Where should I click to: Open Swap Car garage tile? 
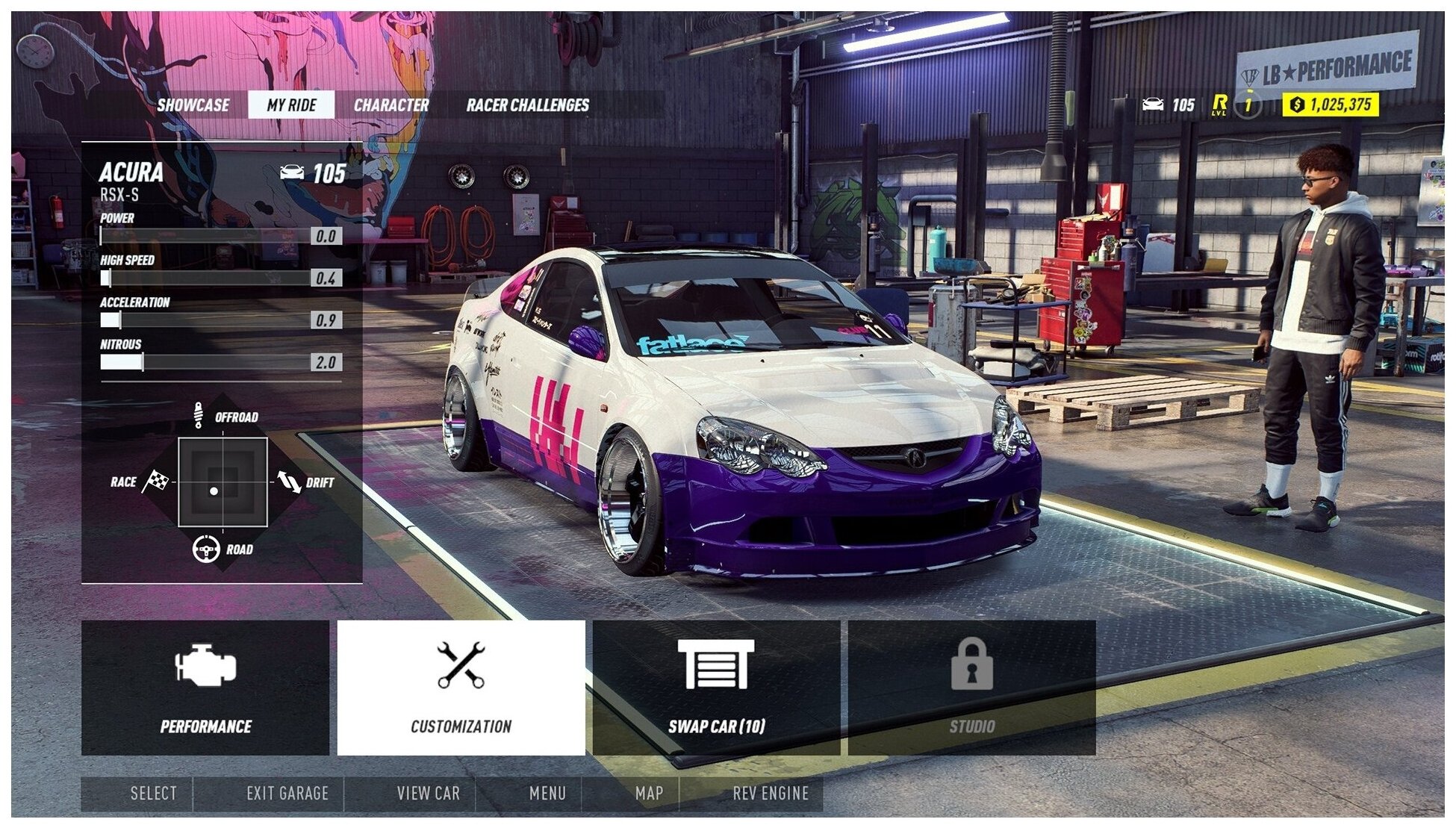coord(716,688)
